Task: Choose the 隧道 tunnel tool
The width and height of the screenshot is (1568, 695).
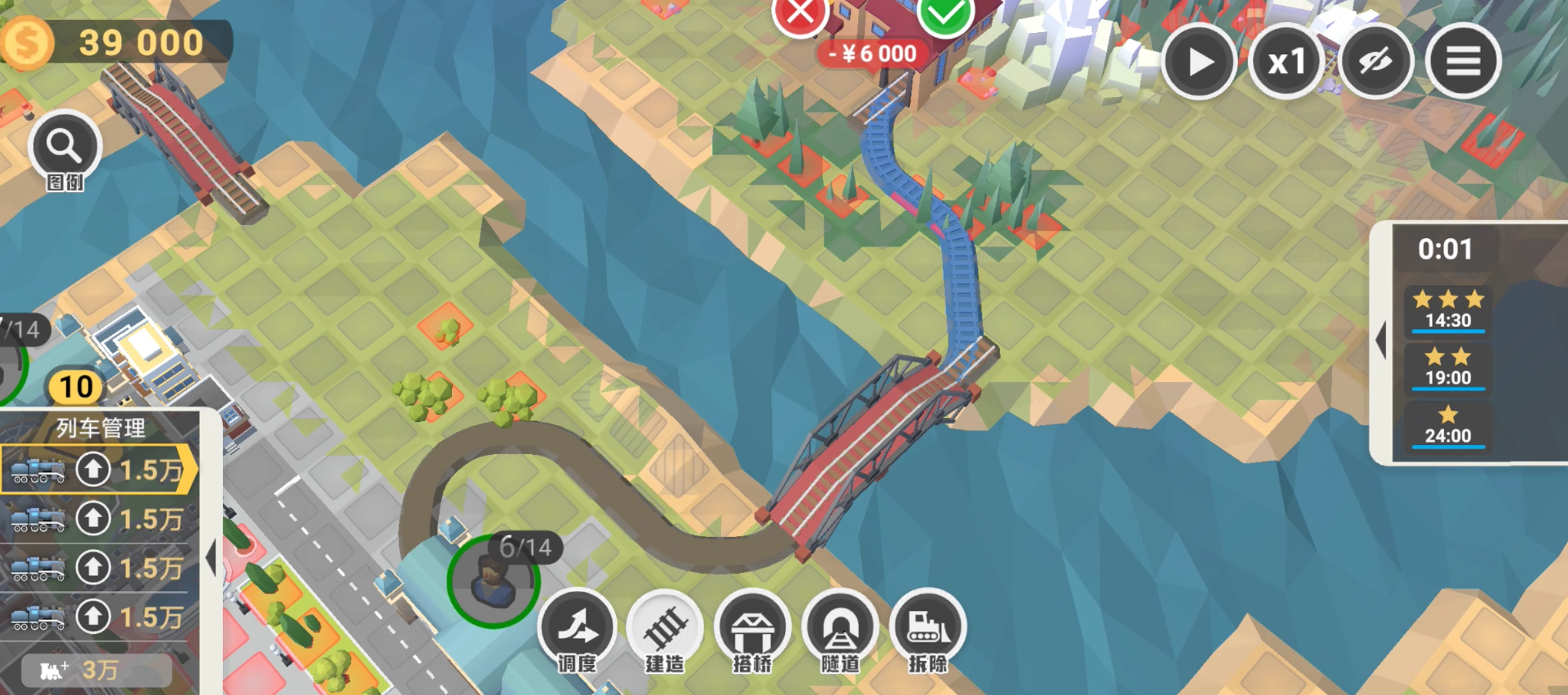Action: coord(840,629)
